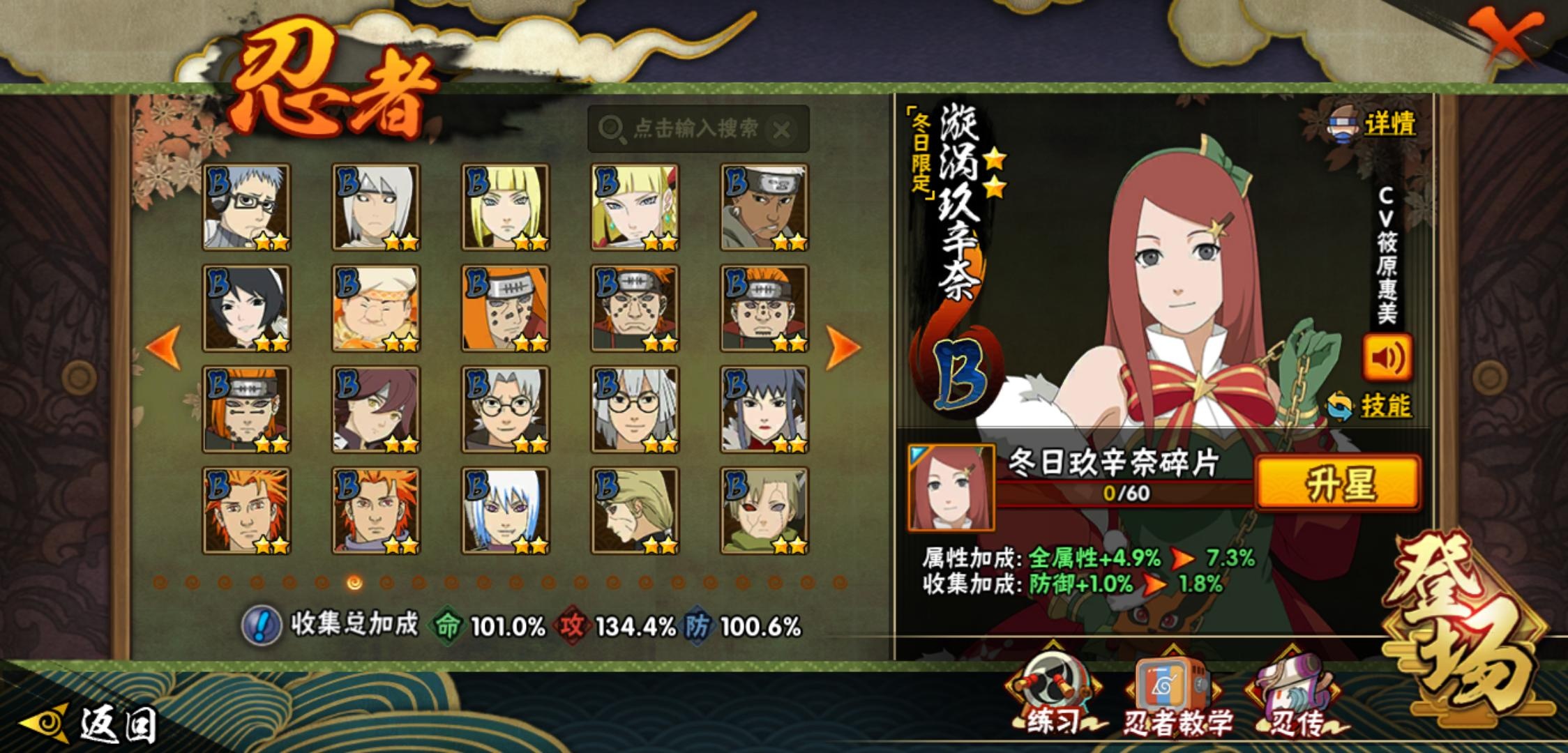Clear the search box text

(x=782, y=130)
